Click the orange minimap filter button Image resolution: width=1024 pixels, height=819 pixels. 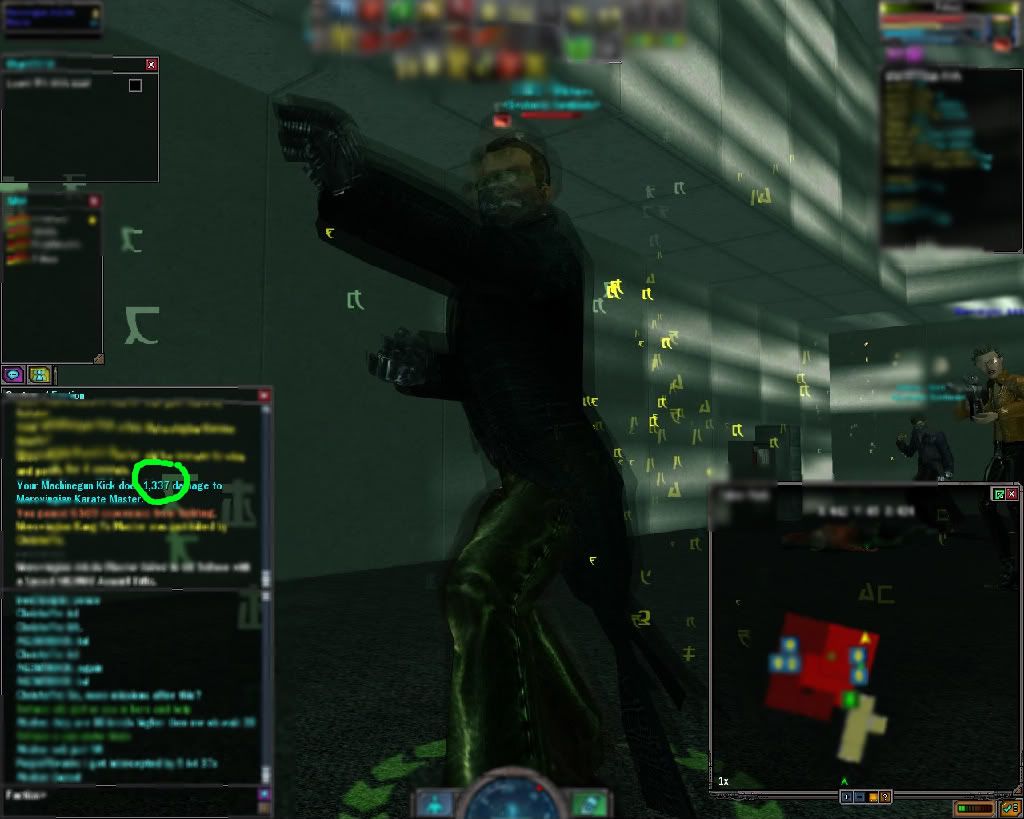(873, 797)
